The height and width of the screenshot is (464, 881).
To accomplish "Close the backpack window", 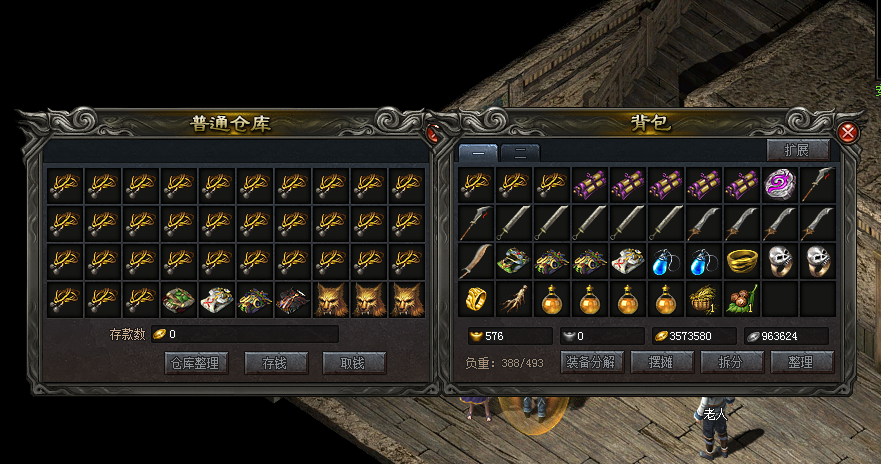I will point(848,133).
